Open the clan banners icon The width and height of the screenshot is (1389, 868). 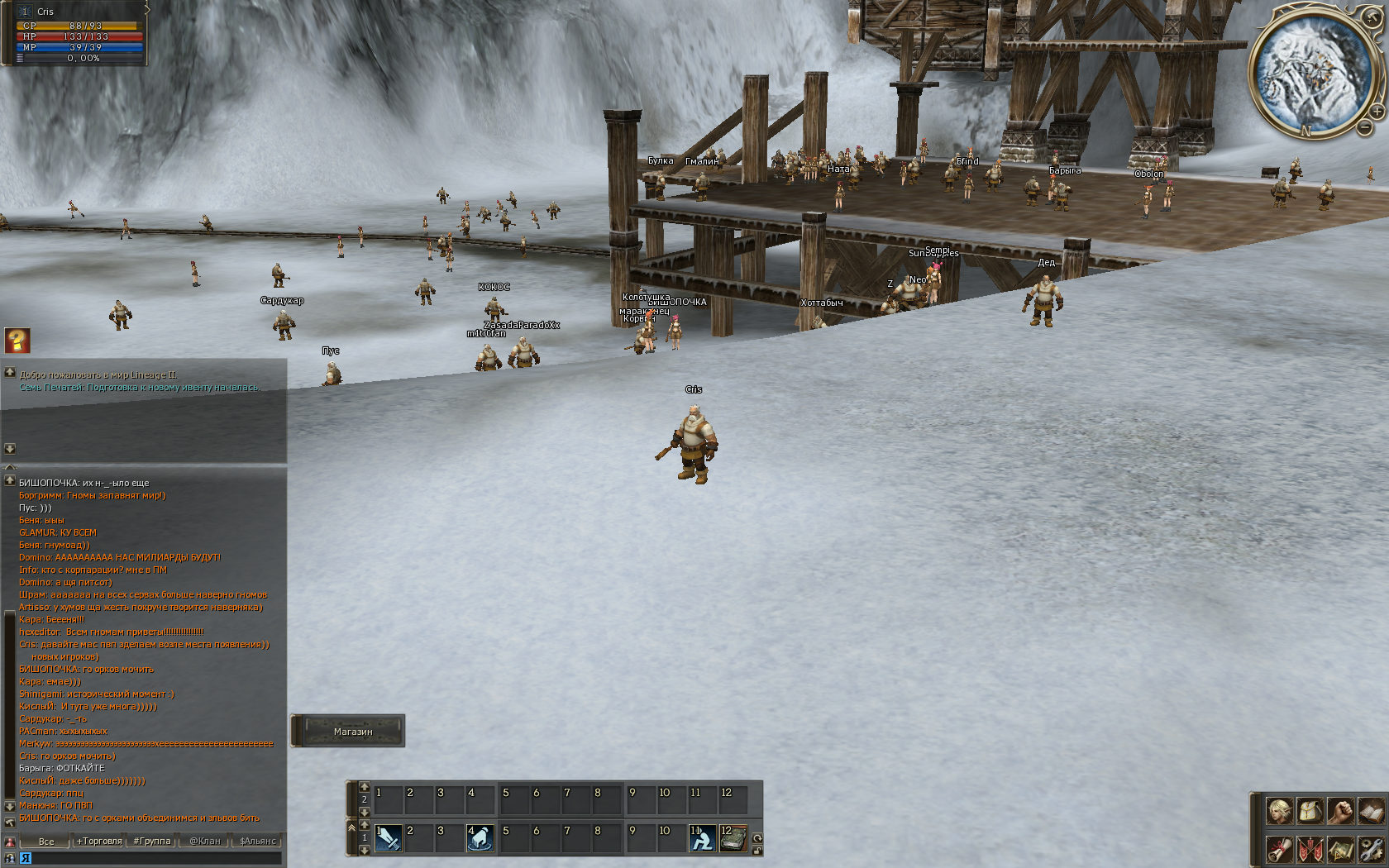coord(1310,849)
